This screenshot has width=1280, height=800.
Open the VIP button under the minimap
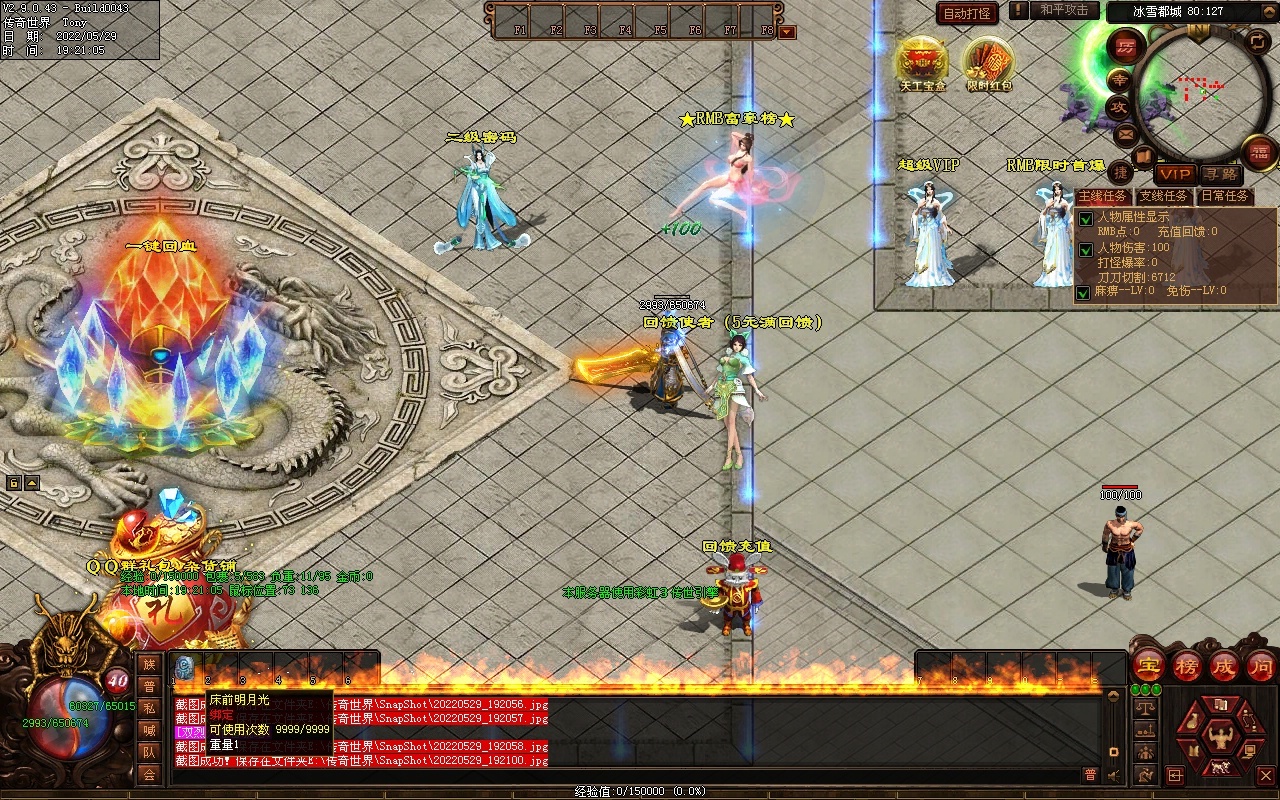point(1175,174)
